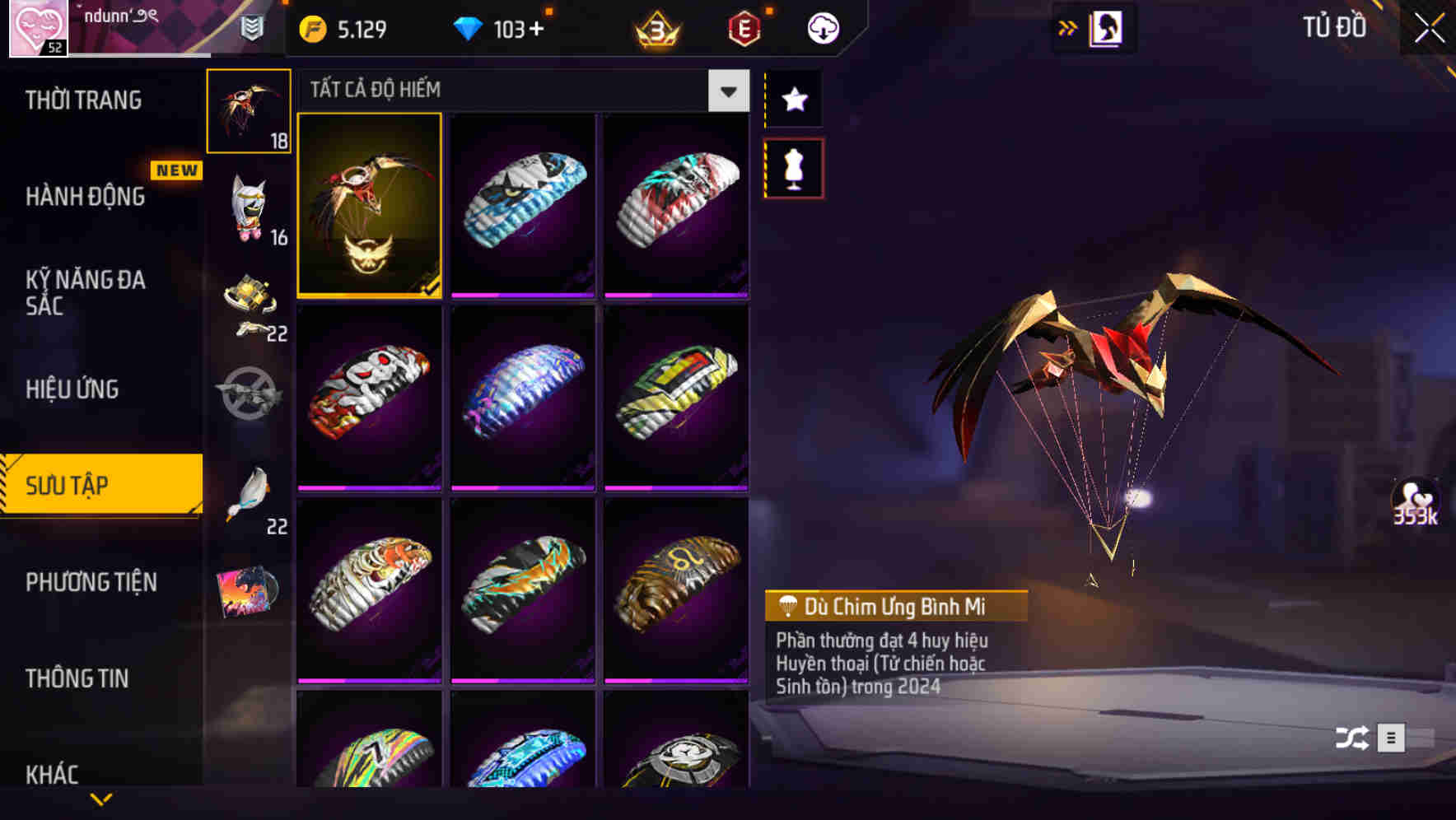Screen dimensions: 1456x820
Task: Click the rank crown badge icon
Action: pos(653,29)
